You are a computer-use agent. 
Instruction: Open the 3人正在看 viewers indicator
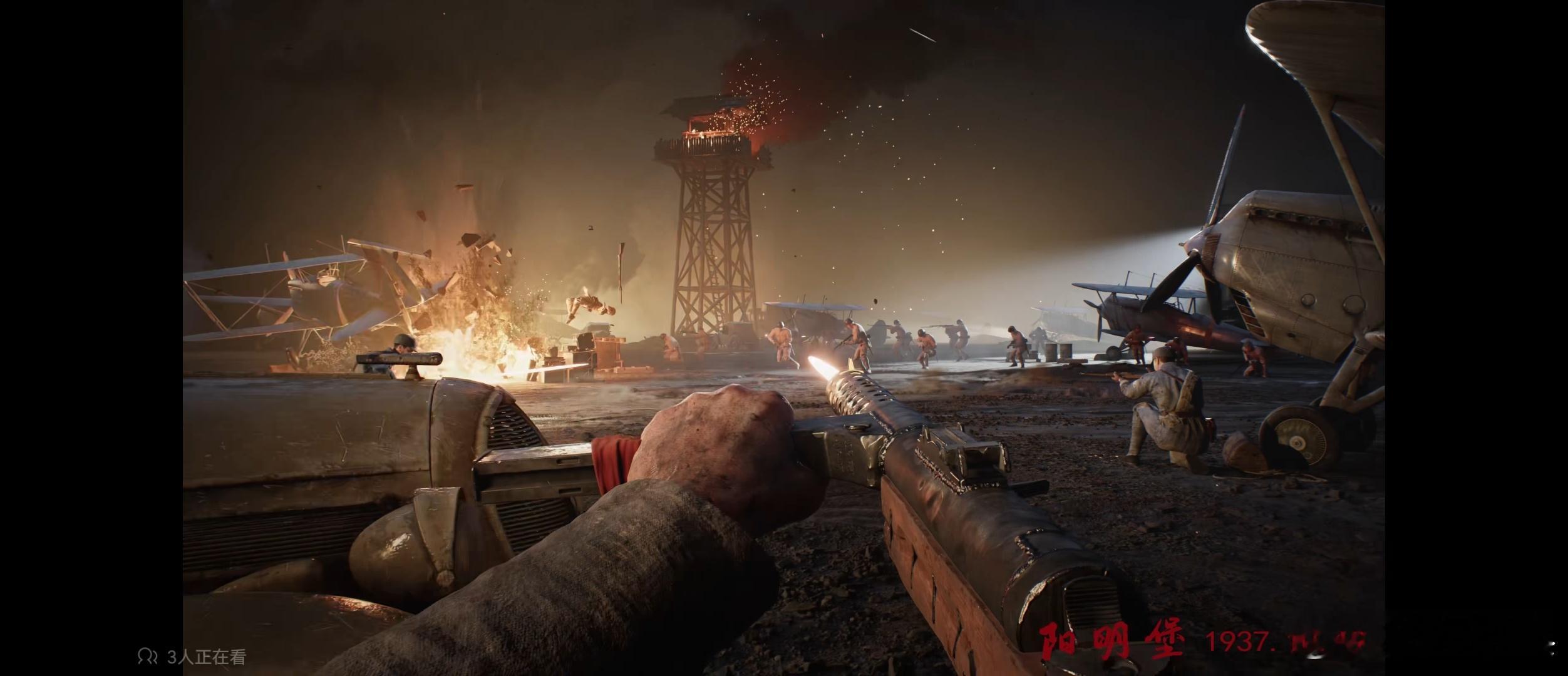pyautogui.click(x=193, y=657)
